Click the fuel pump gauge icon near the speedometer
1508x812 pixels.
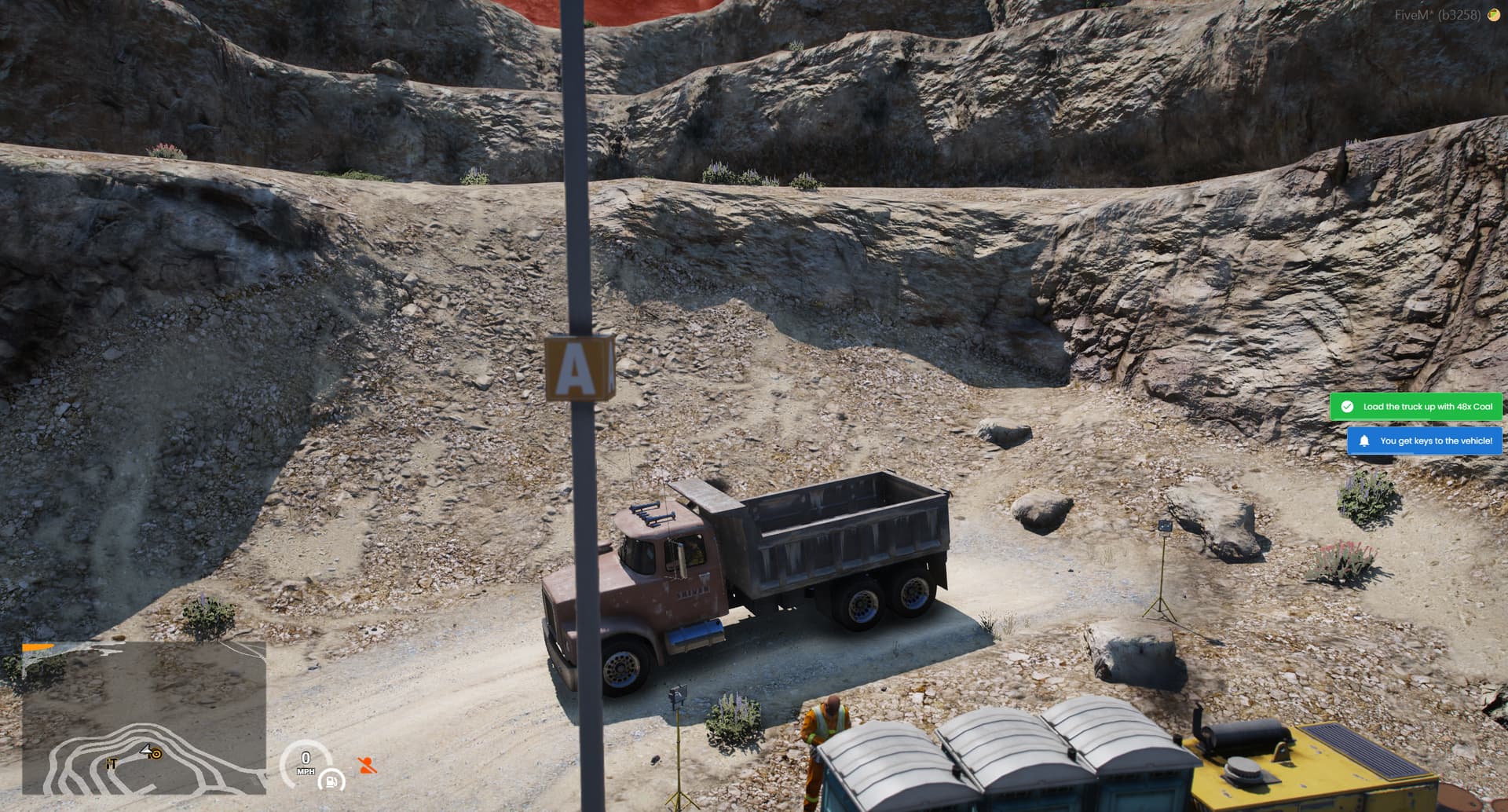(x=331, y=782)
